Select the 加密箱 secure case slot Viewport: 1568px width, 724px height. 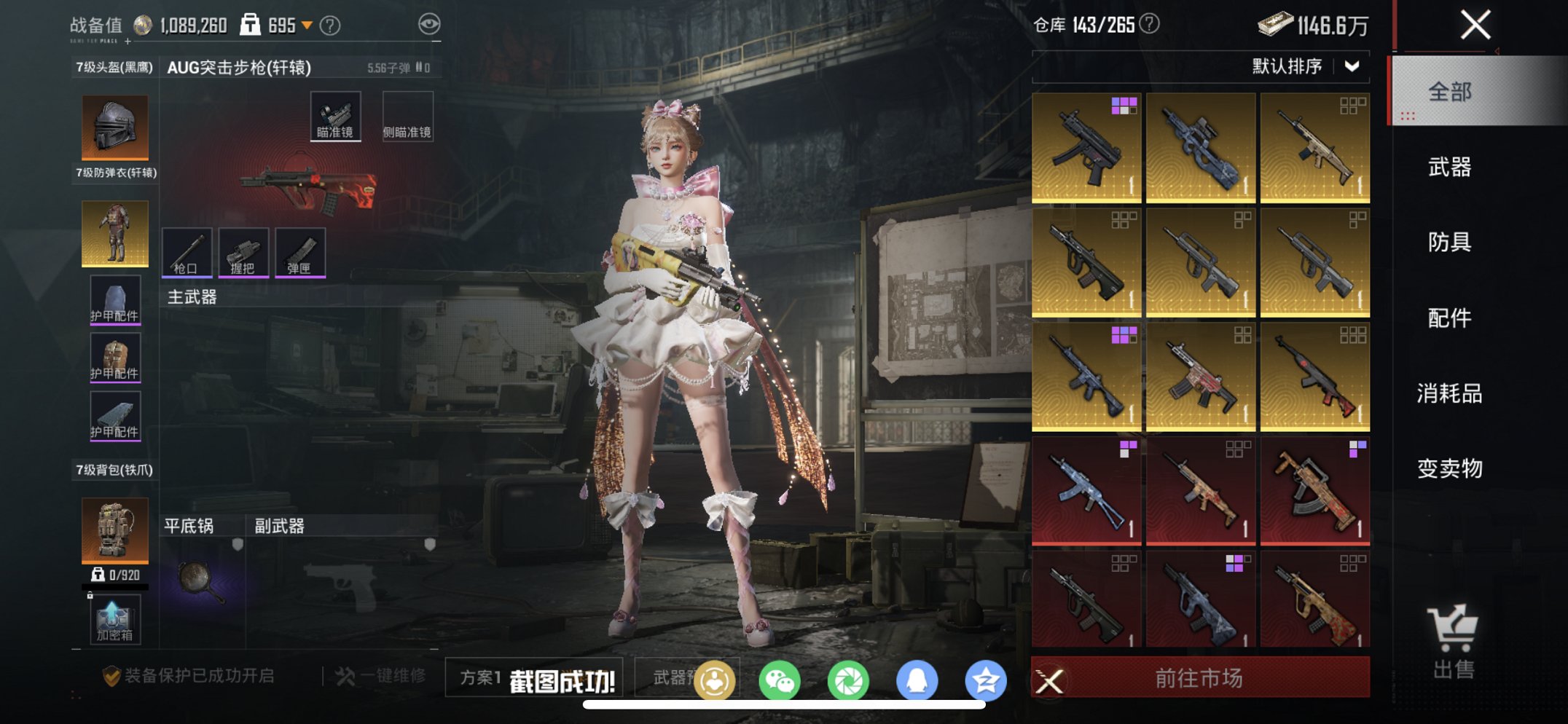(x=115, y=621)
